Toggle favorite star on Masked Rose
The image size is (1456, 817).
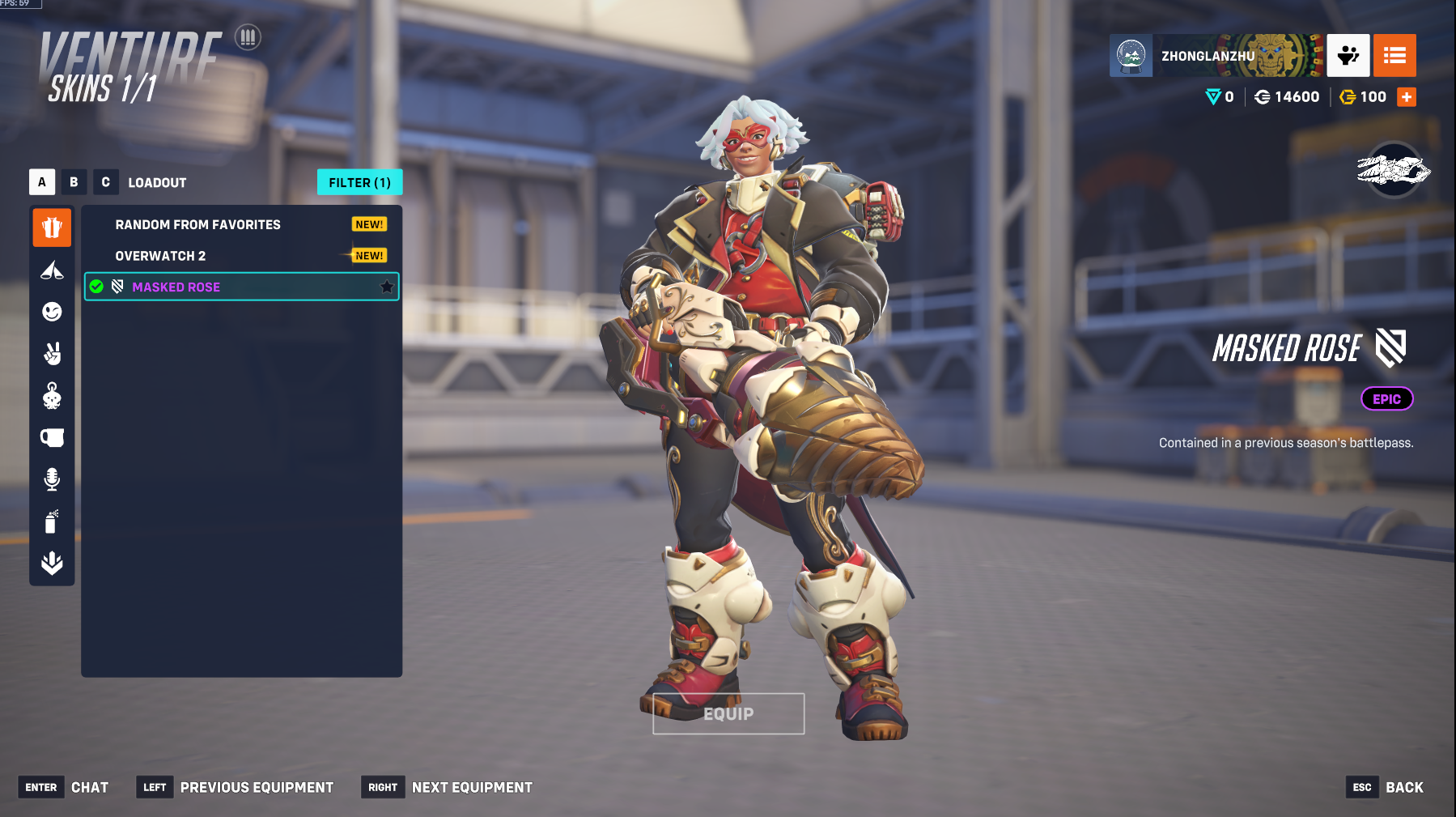[387, 287]
